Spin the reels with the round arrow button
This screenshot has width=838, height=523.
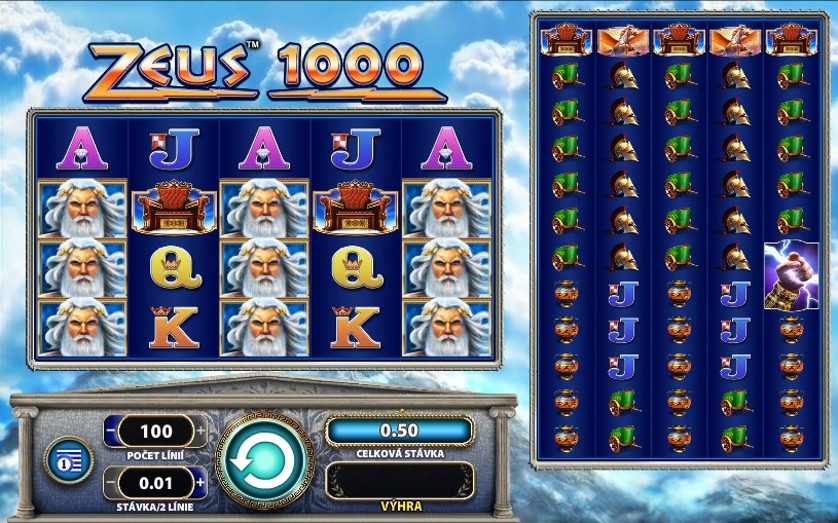pyautogui.click(x=261, y=461)
